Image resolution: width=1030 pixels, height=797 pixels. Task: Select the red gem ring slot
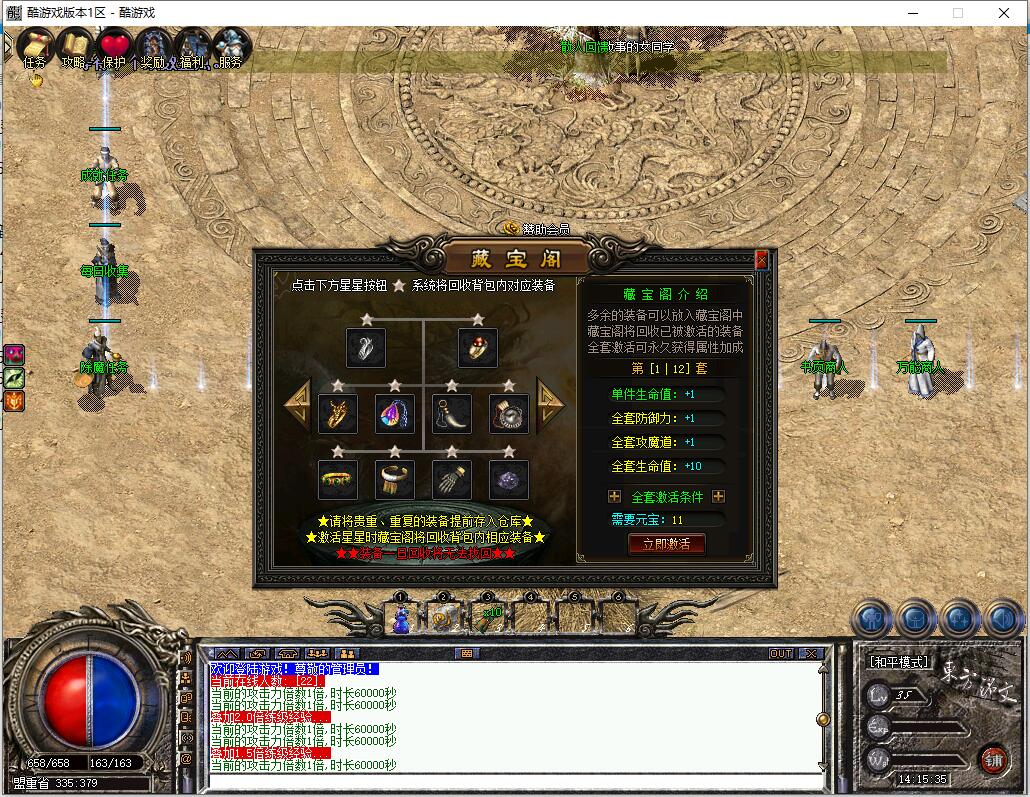tap(478, 348)
